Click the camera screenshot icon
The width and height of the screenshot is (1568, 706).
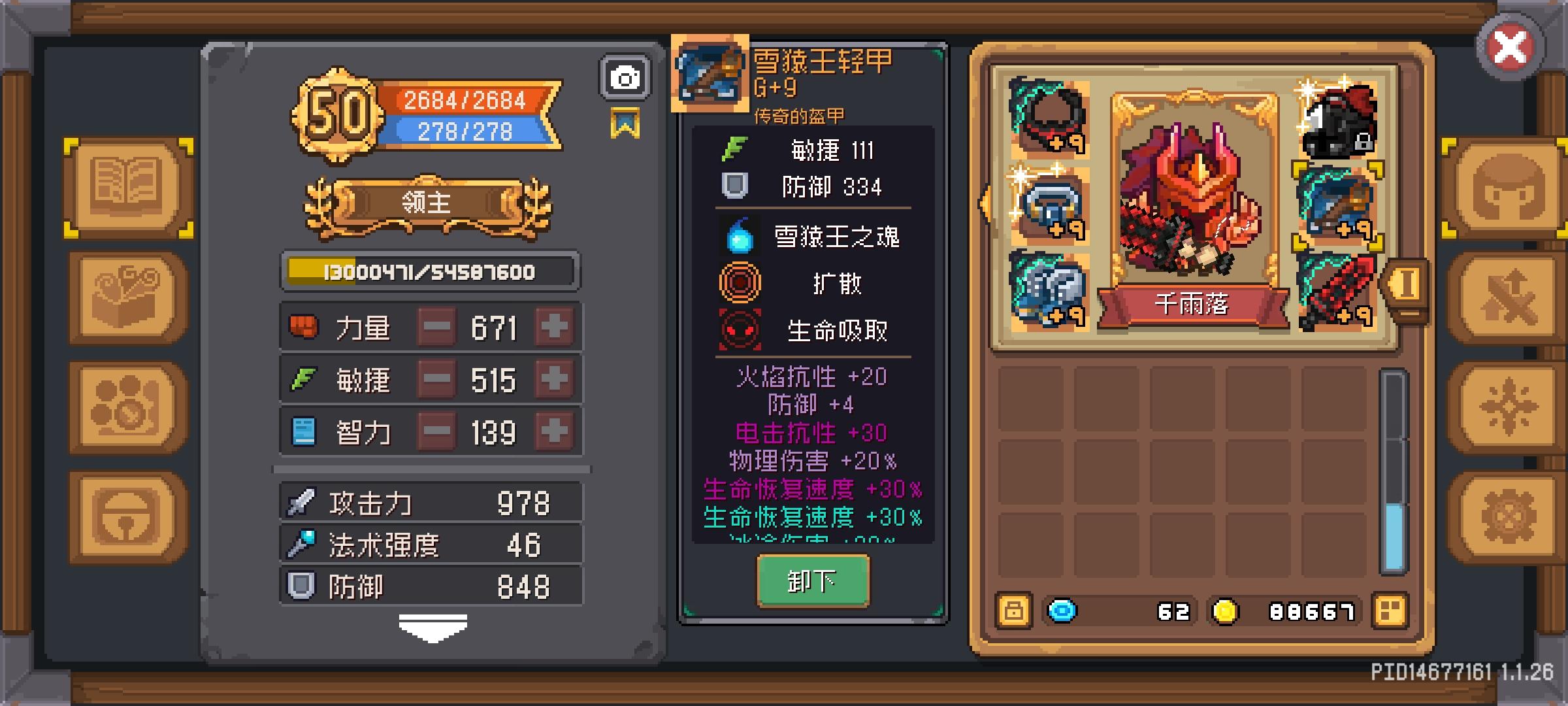click(x=624, y=77)
